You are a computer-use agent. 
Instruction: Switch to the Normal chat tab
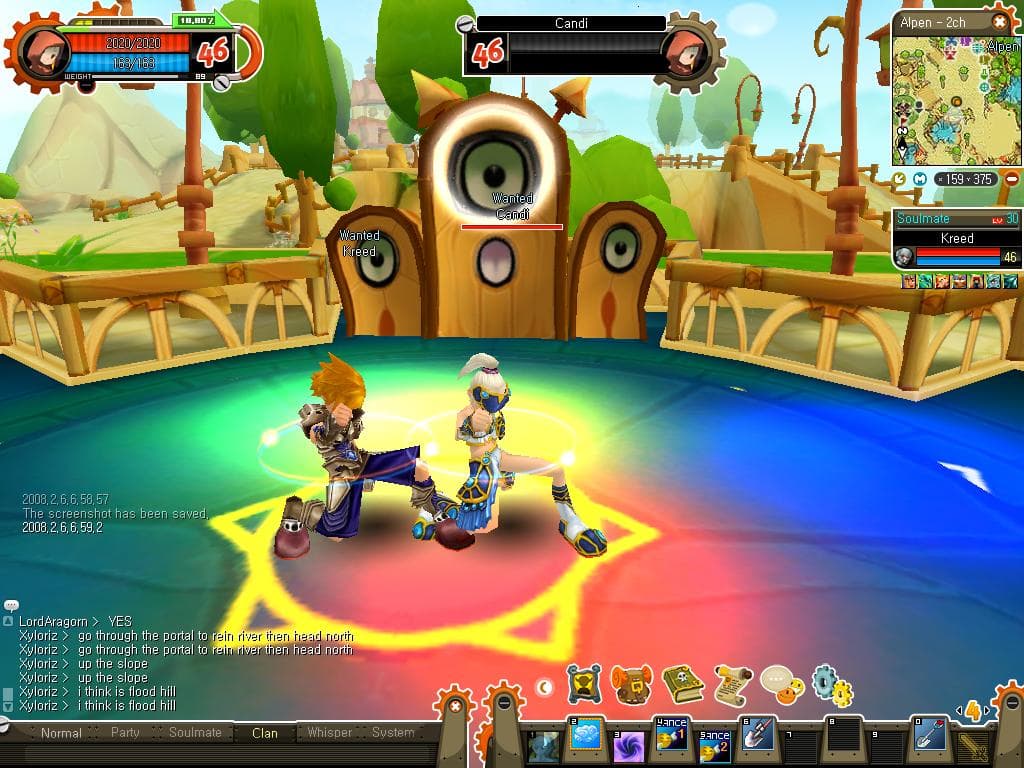[61, 733]
